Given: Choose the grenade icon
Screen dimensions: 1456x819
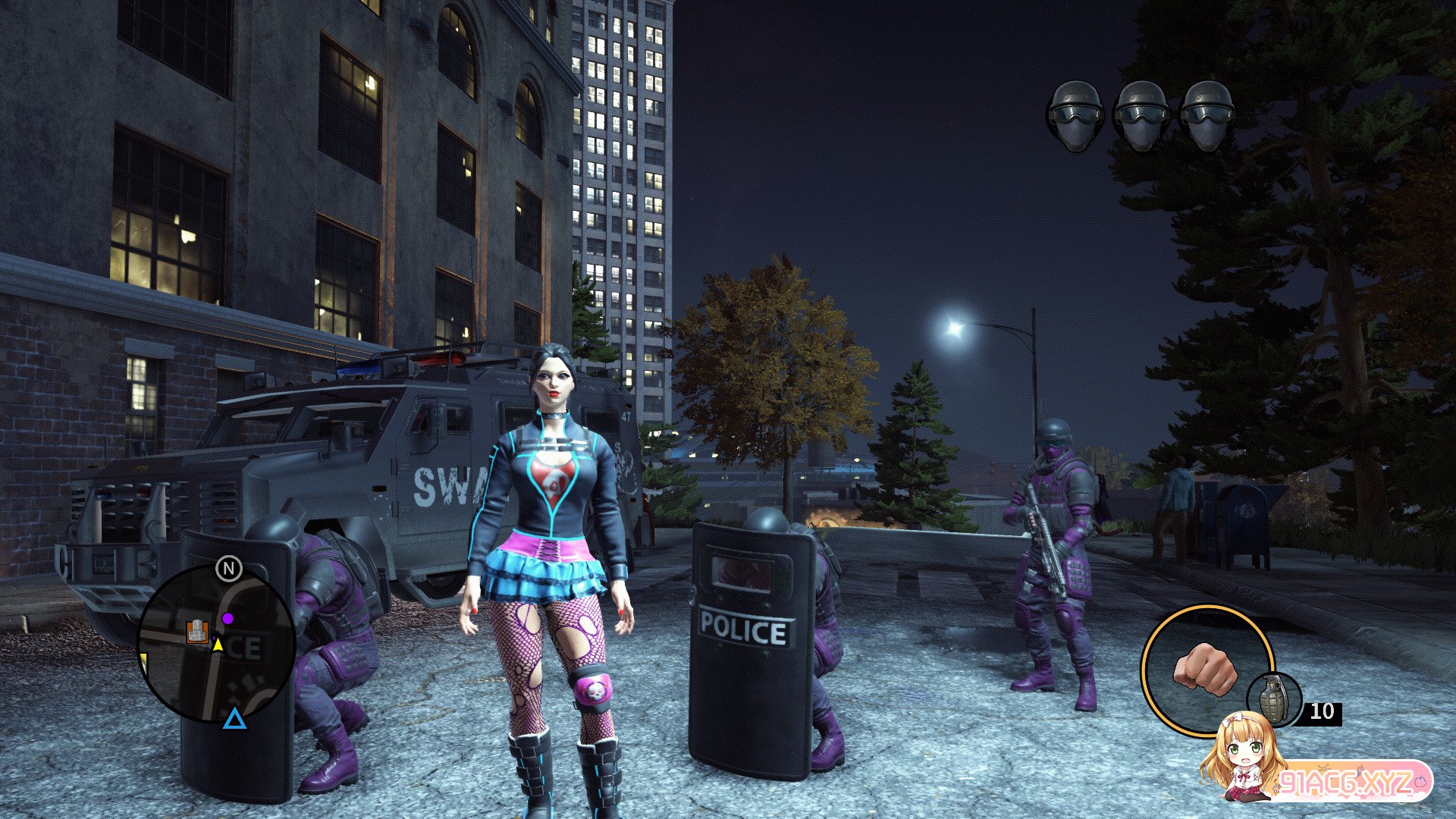Looking at the screenshot, I should click(x=1274, y=698).
